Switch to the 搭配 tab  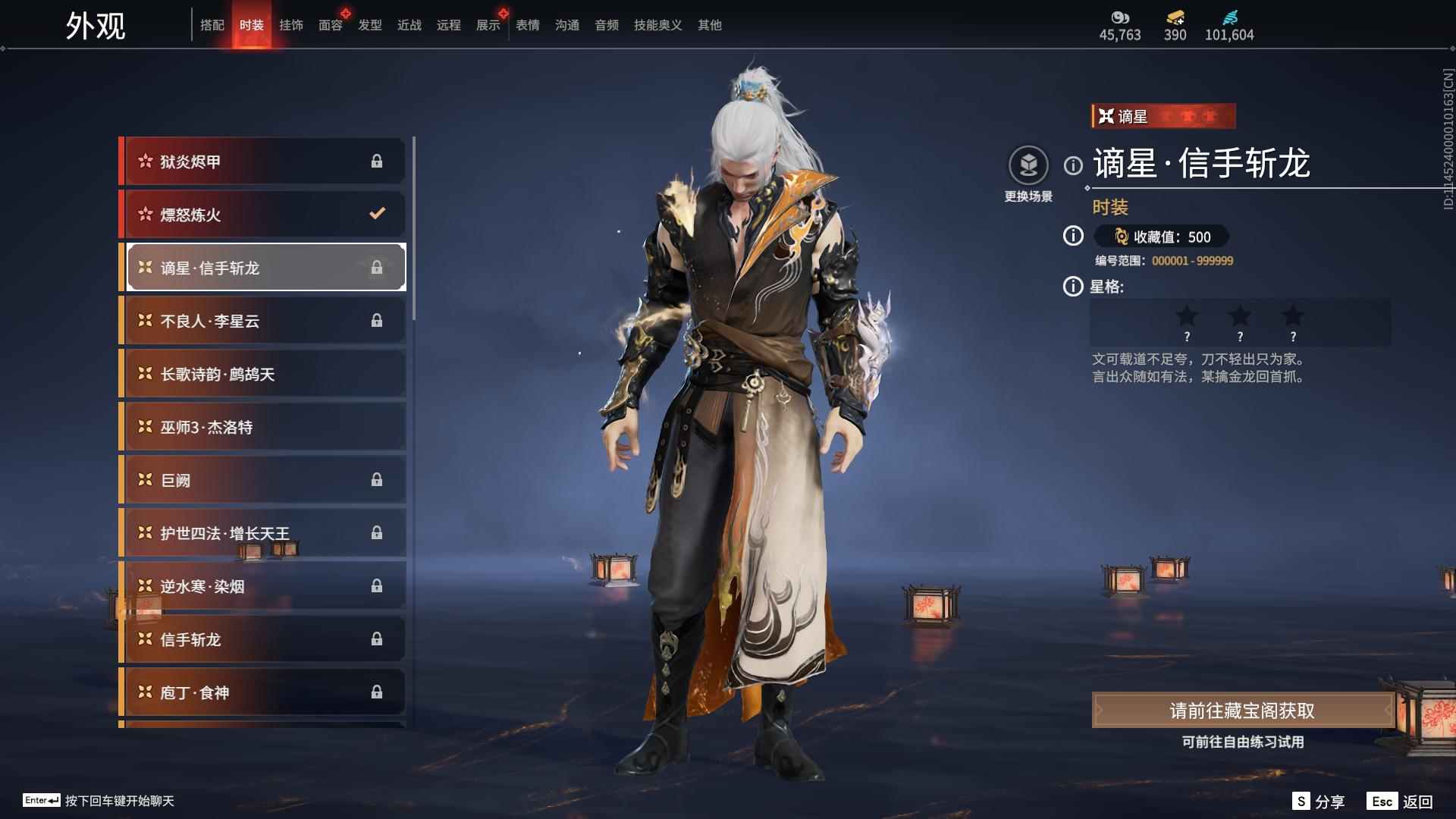[212, 25]
